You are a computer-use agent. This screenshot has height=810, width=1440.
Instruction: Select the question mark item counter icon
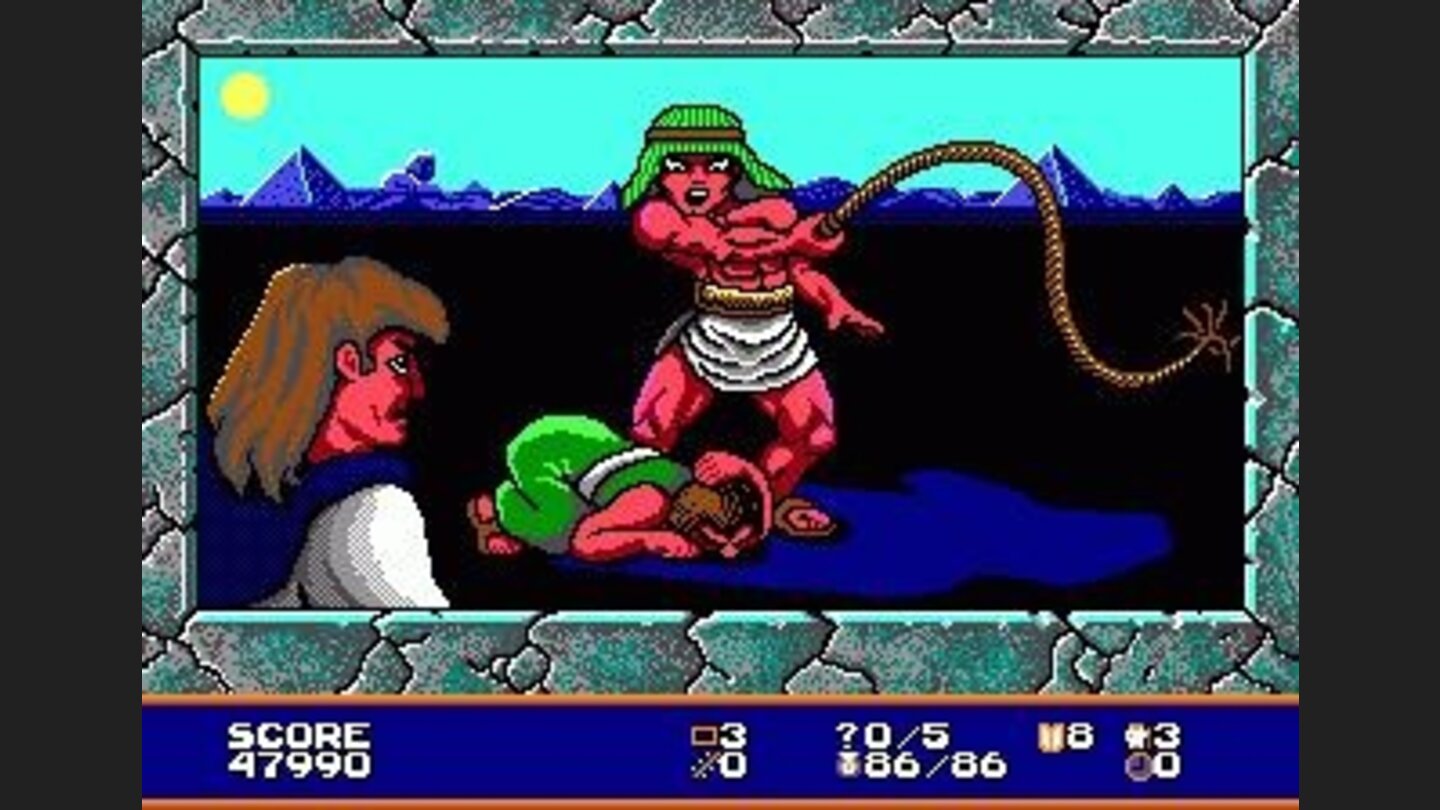click(x=845, y=733)
